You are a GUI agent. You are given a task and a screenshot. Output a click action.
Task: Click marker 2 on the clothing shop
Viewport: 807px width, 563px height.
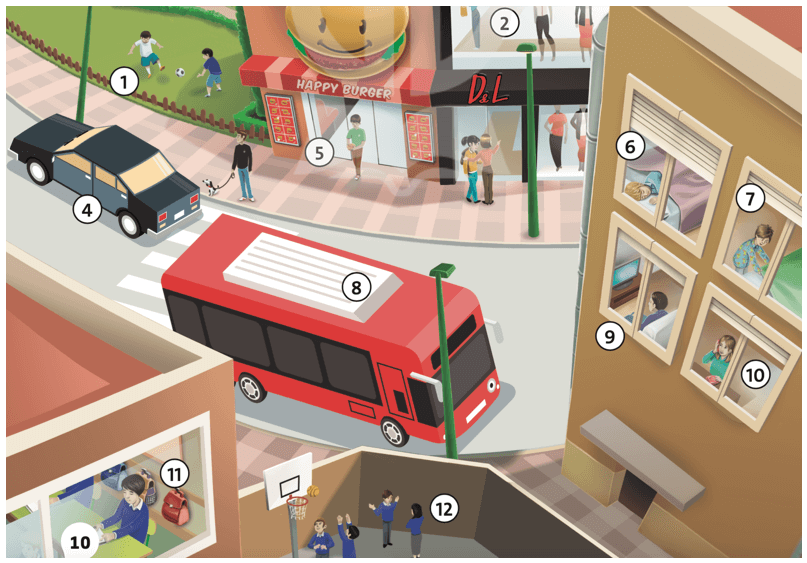(x=506, y=22)
